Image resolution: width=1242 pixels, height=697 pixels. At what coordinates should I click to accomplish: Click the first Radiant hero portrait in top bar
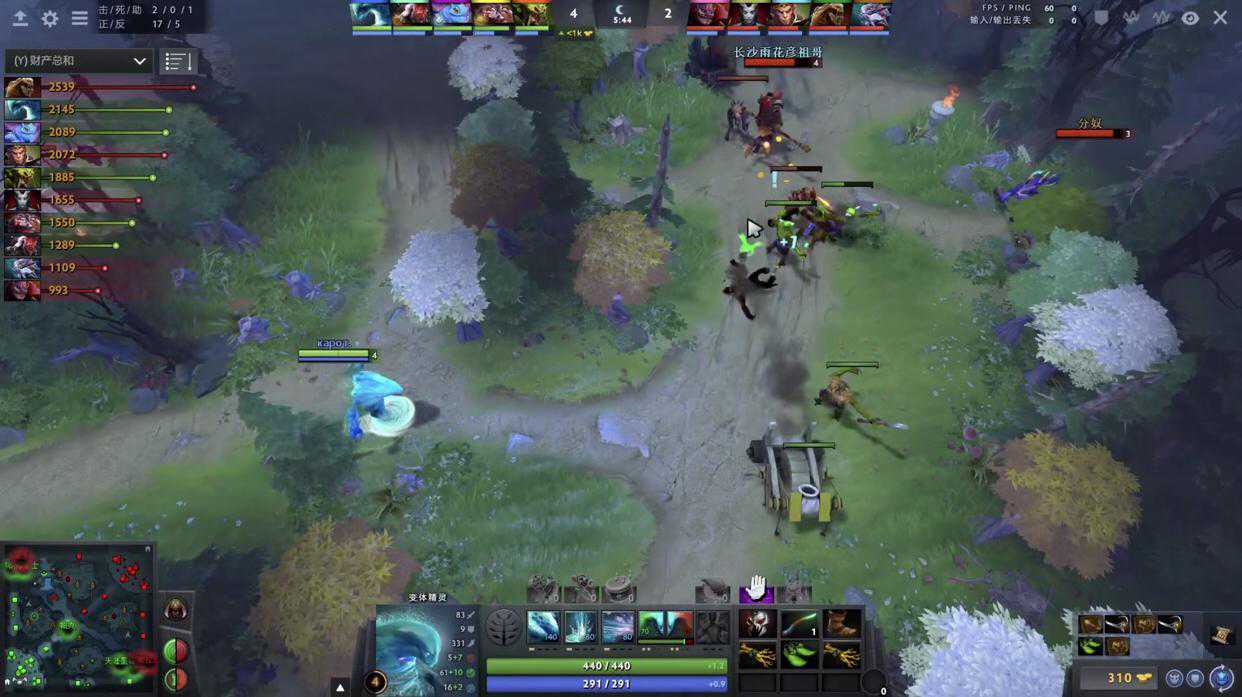click(x=370, y=15)
